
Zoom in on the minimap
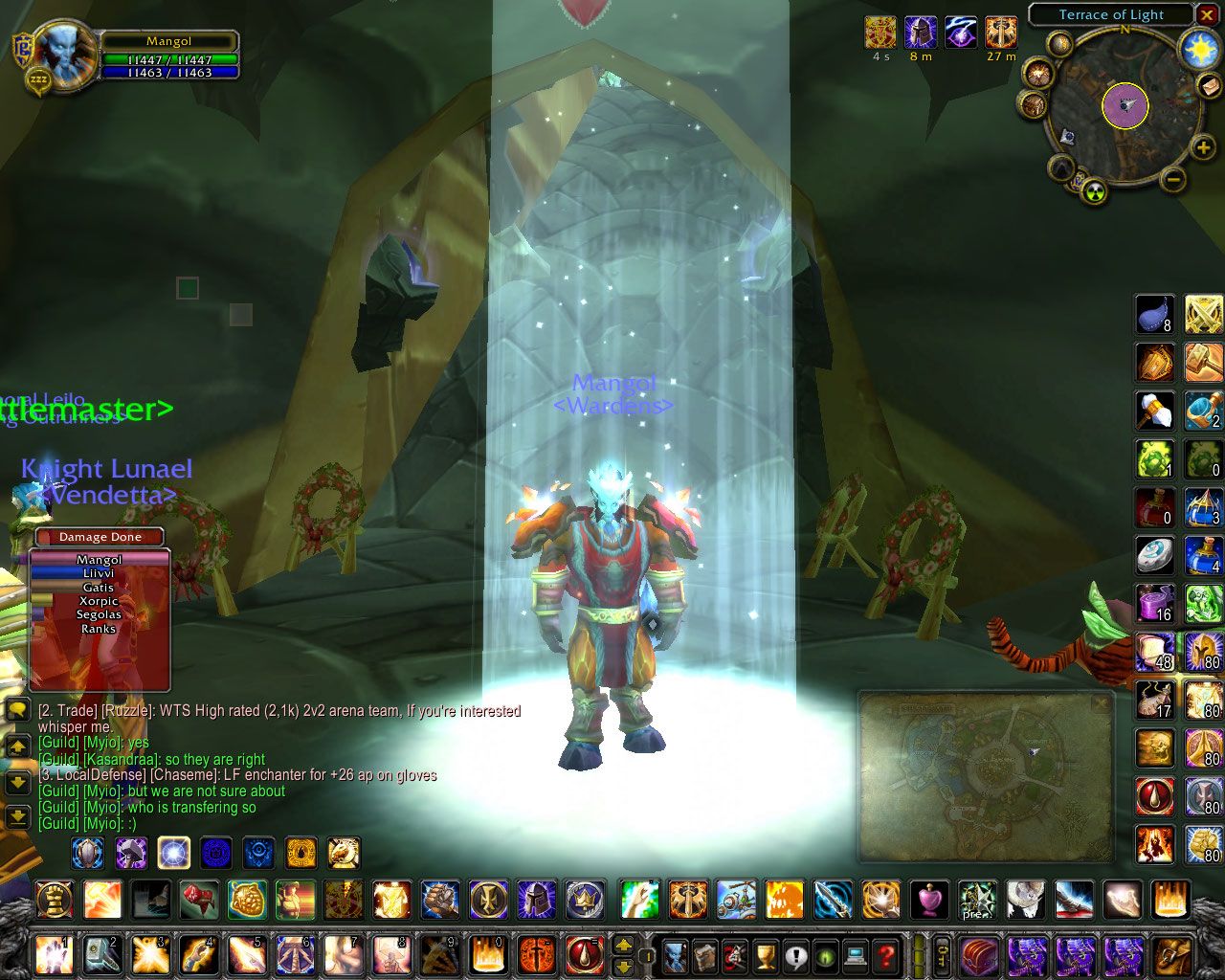1202,147
